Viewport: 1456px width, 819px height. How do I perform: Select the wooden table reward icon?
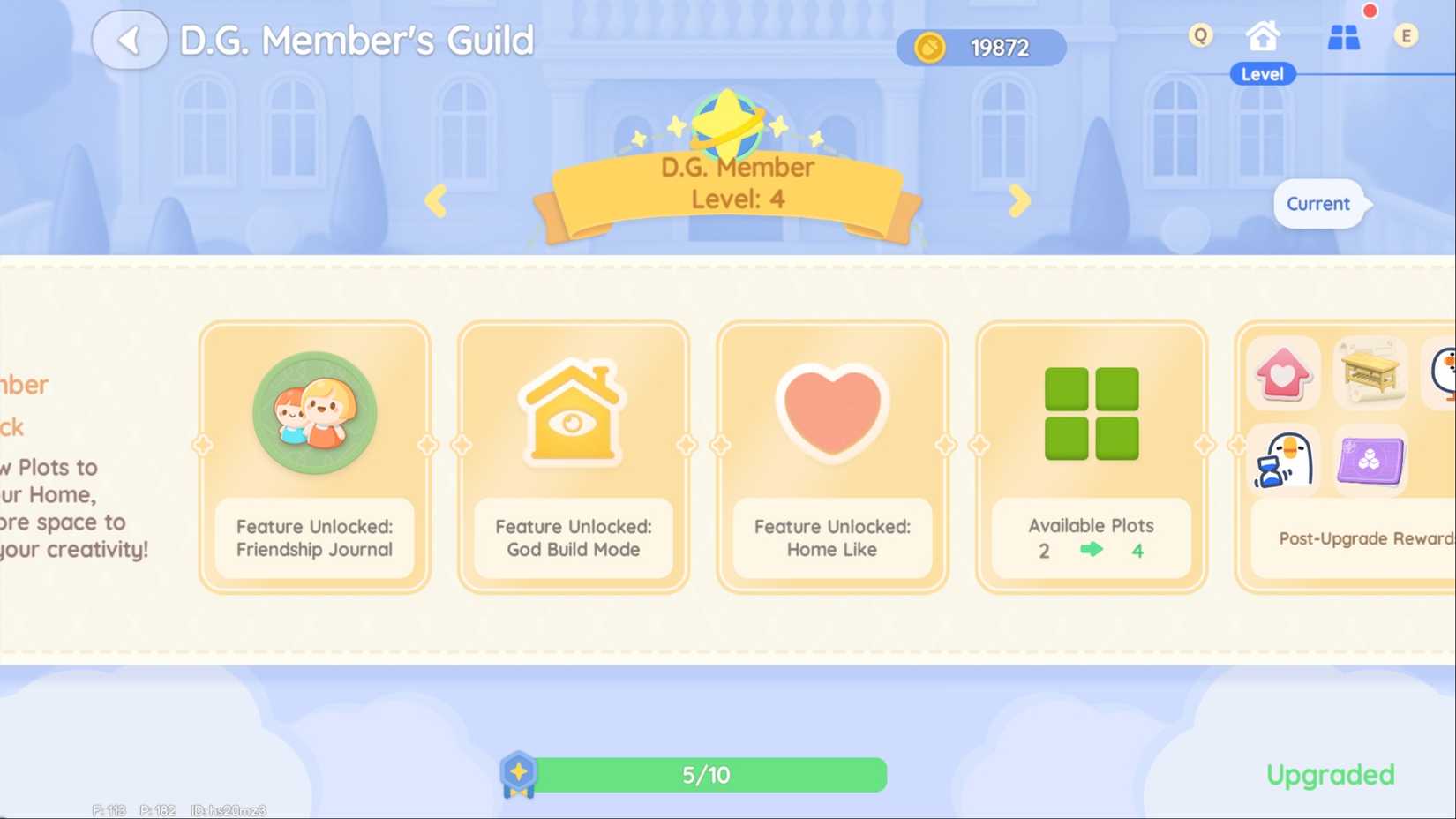[x=1369, y=372]
